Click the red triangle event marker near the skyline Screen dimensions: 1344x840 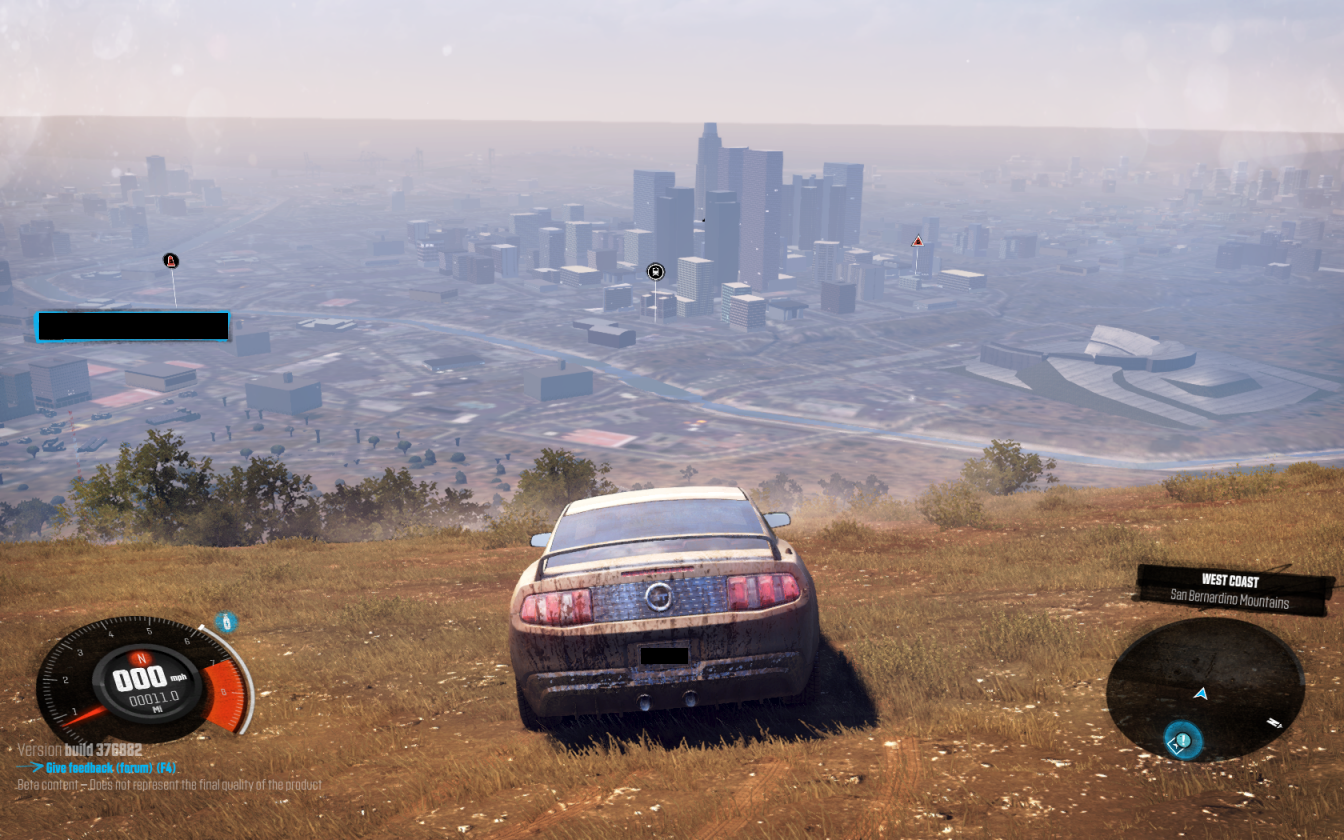[x=916, y=241]
